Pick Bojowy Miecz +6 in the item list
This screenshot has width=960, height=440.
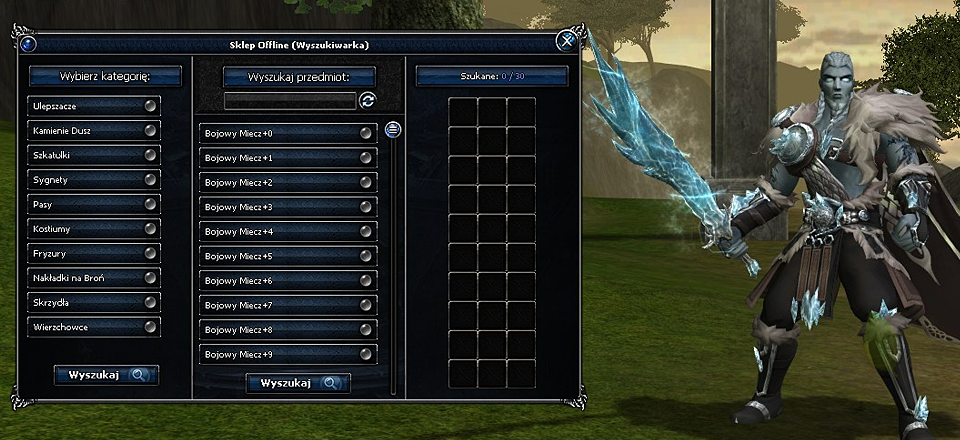287,281
